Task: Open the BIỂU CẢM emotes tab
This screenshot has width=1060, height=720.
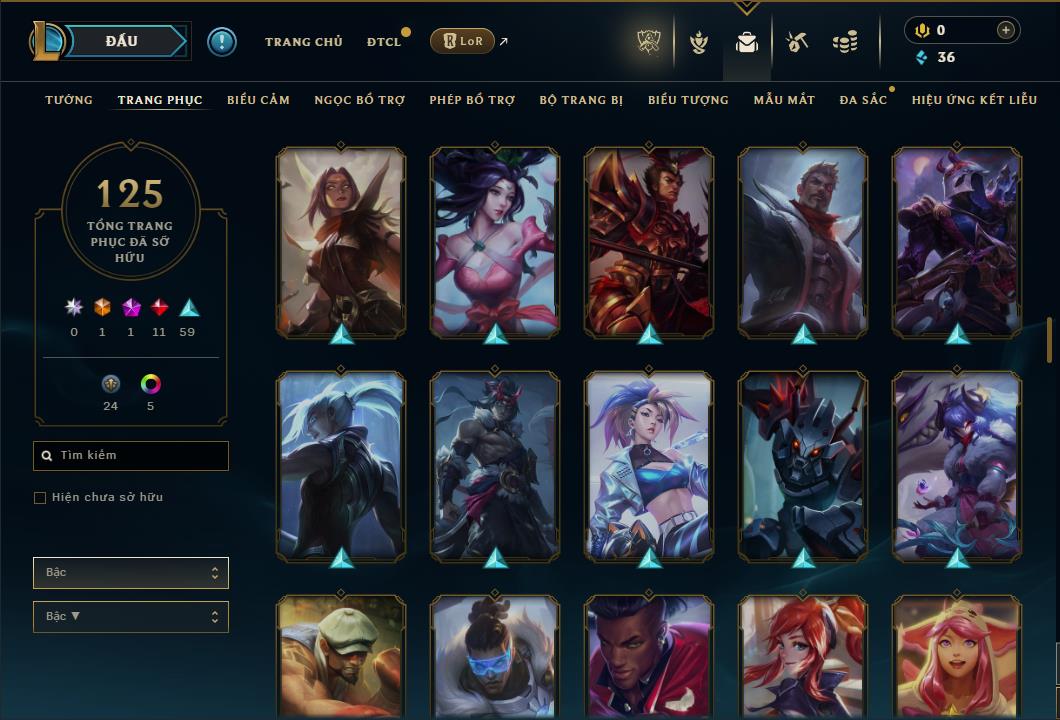Action: 258,100
